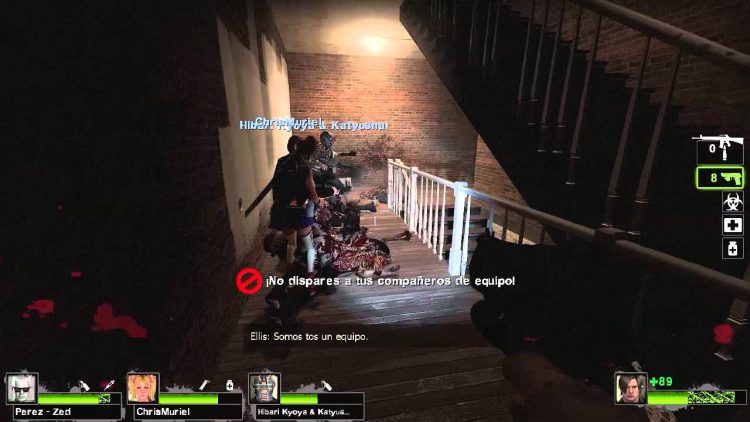The image size is (750, 422).
Task: Switch to the highlighted pistol slot
Action: (x=722, y=178)
